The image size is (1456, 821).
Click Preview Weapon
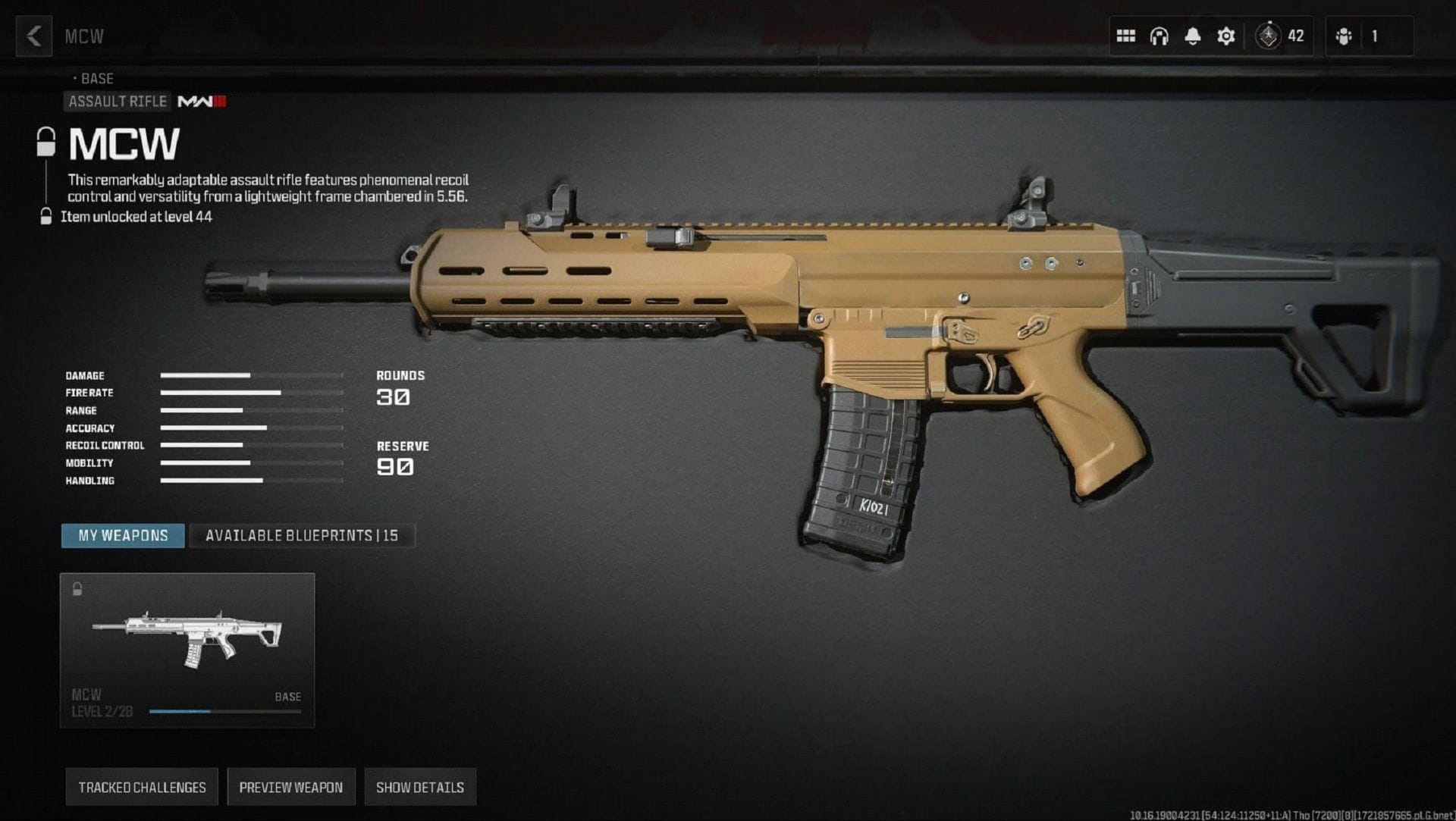(x=292, y=787)
